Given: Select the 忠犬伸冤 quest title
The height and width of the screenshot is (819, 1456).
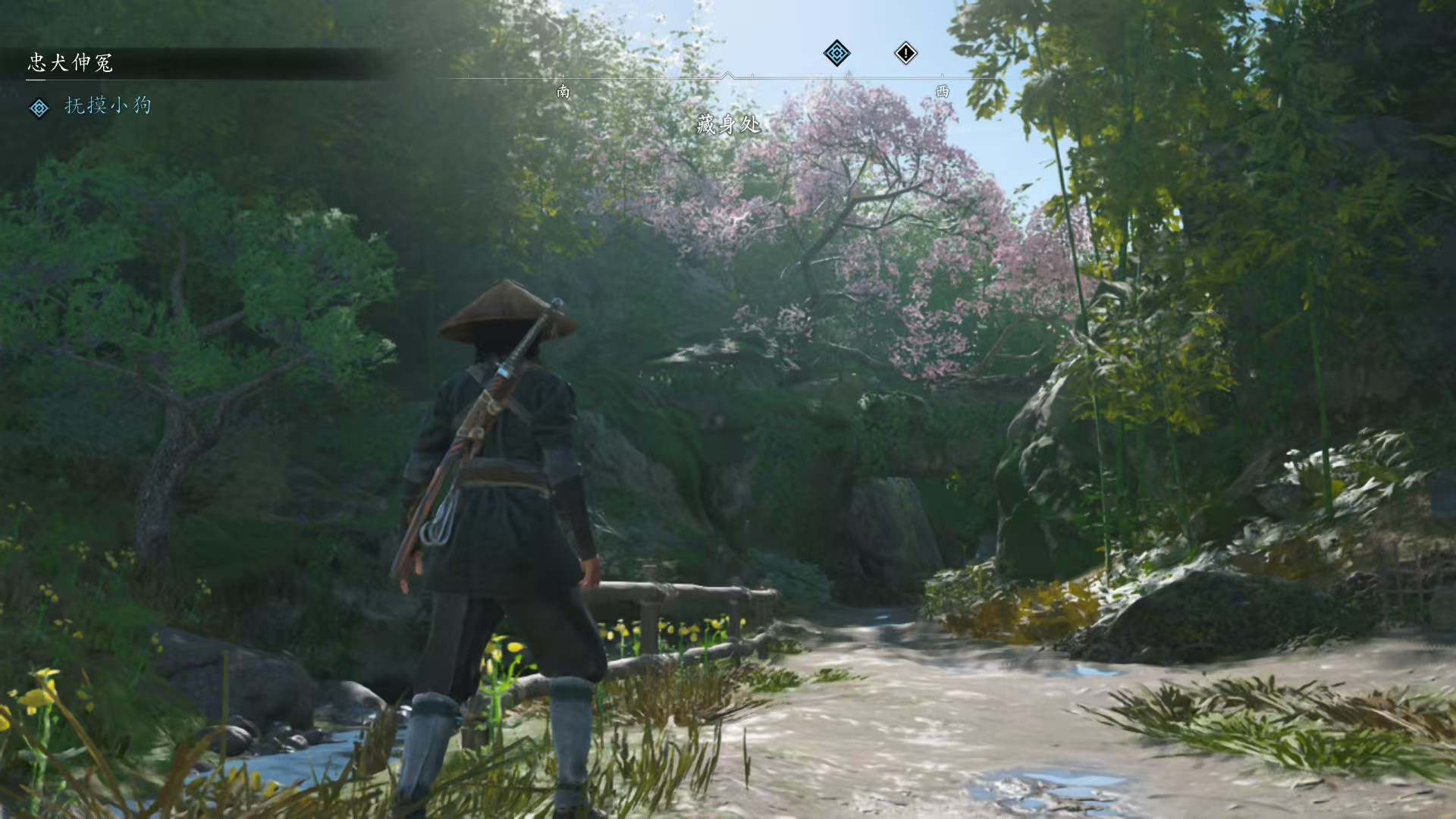Looking at the screenshot, I should click(x=71, y=63).
